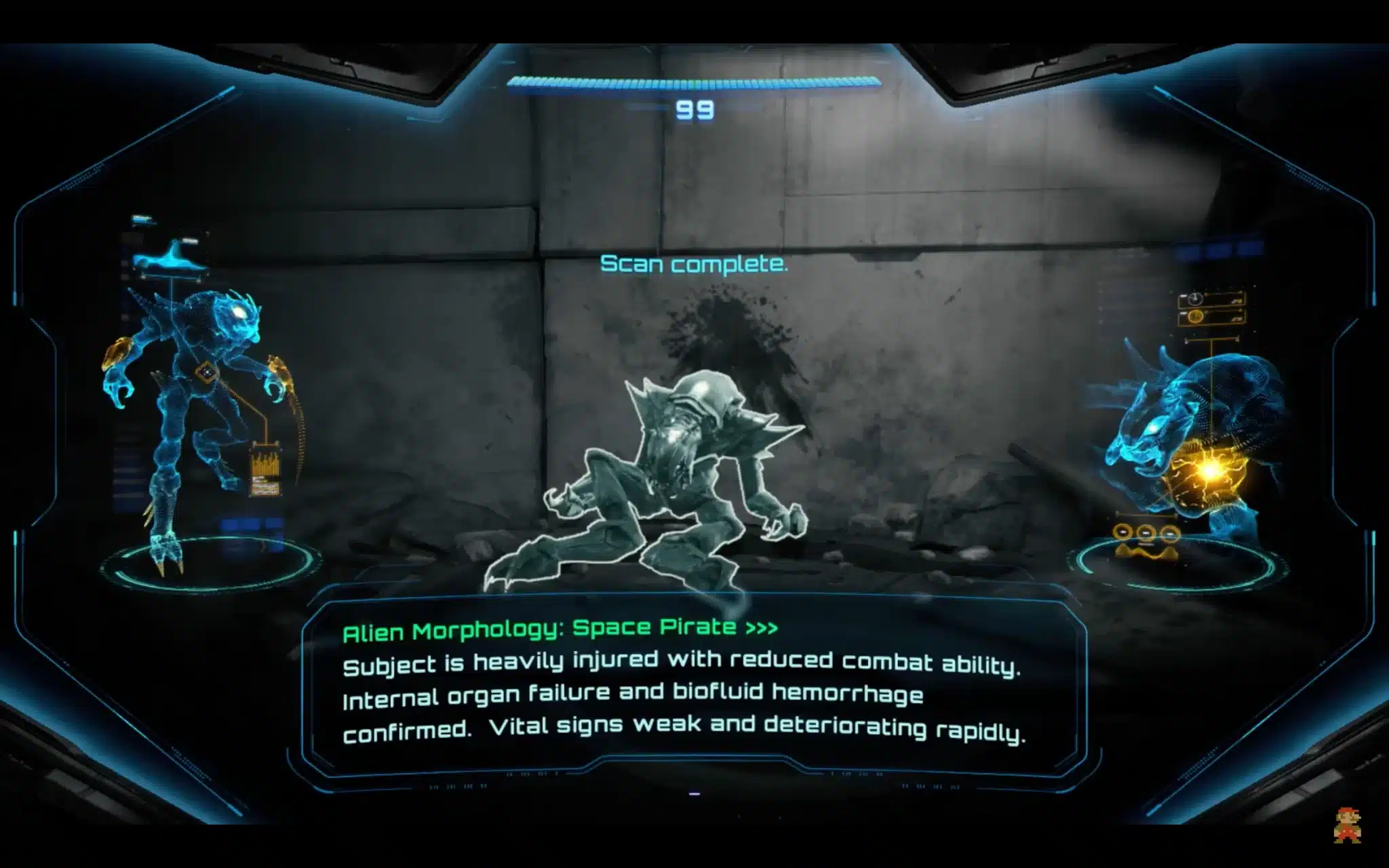Select the timer icon on the right data panel

point(1196,299)
